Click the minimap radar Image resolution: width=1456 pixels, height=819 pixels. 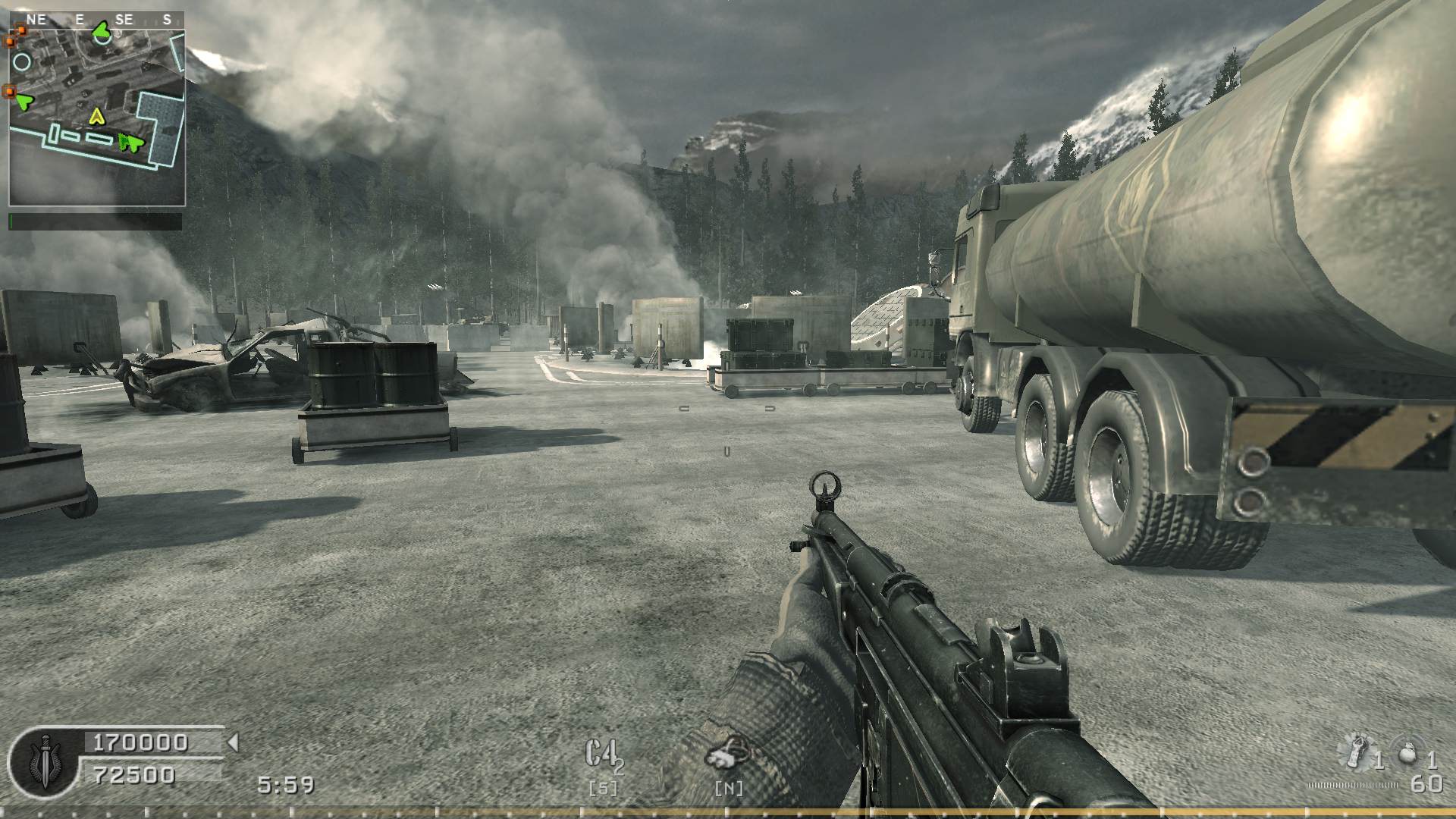[97, 118]
